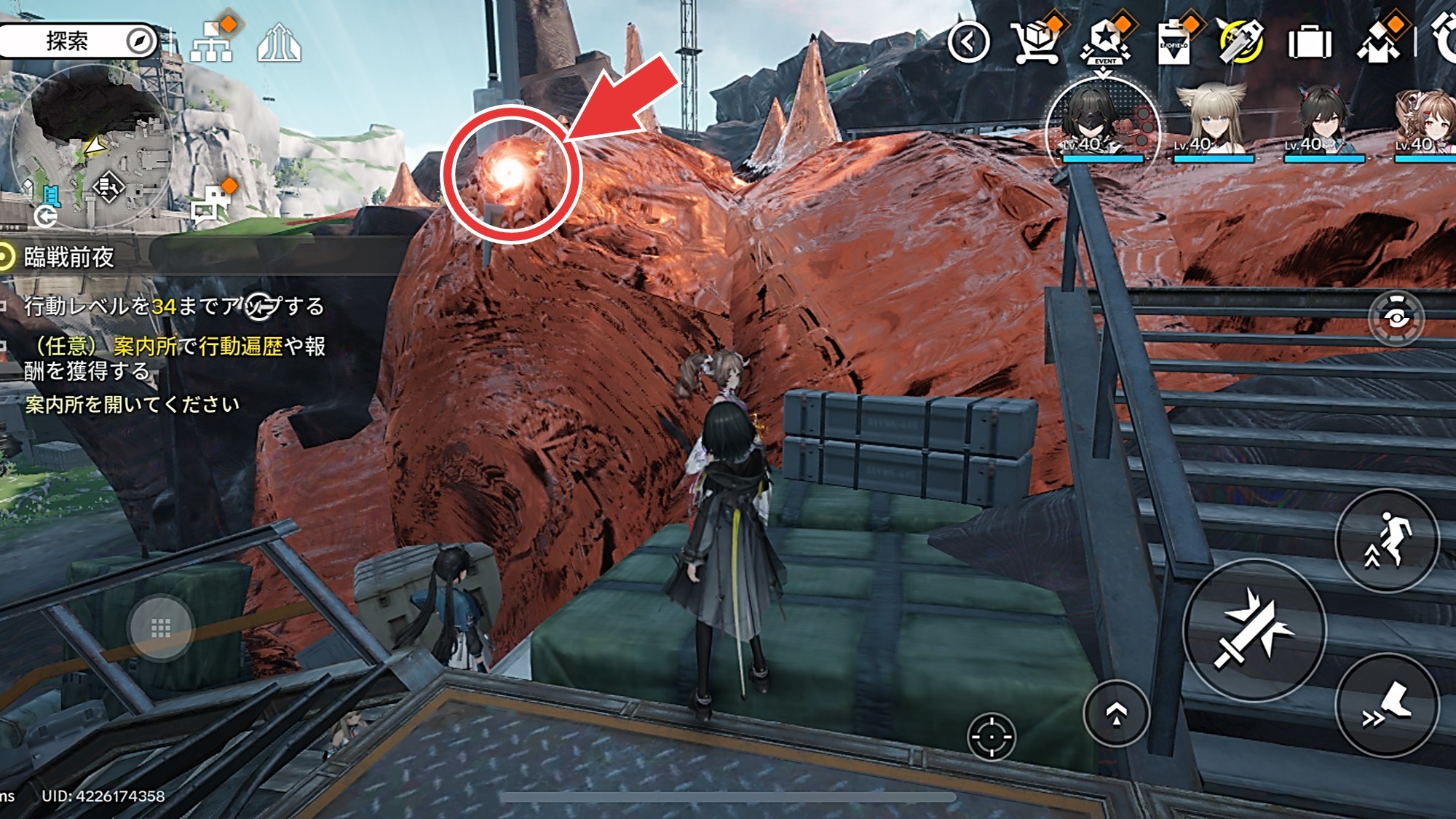Screen dimensions: 1456x819
Task: Activate the boot dash button
Action: tap(1387, 705)
